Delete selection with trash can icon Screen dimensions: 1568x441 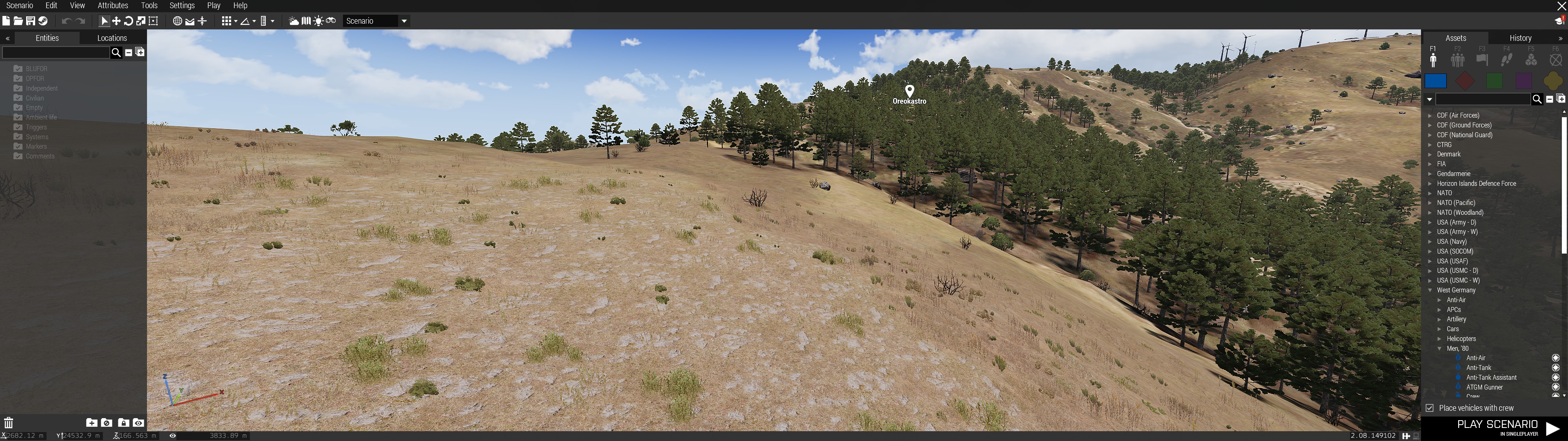tap(9, 423)
